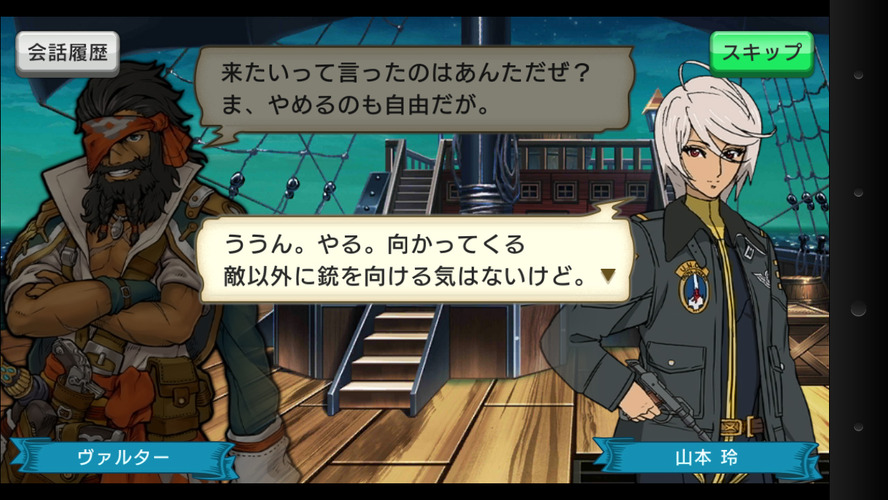888x500 pixels.
Task: Skip the dialogue with スキップ button
Action: click(x=761, y=53)
